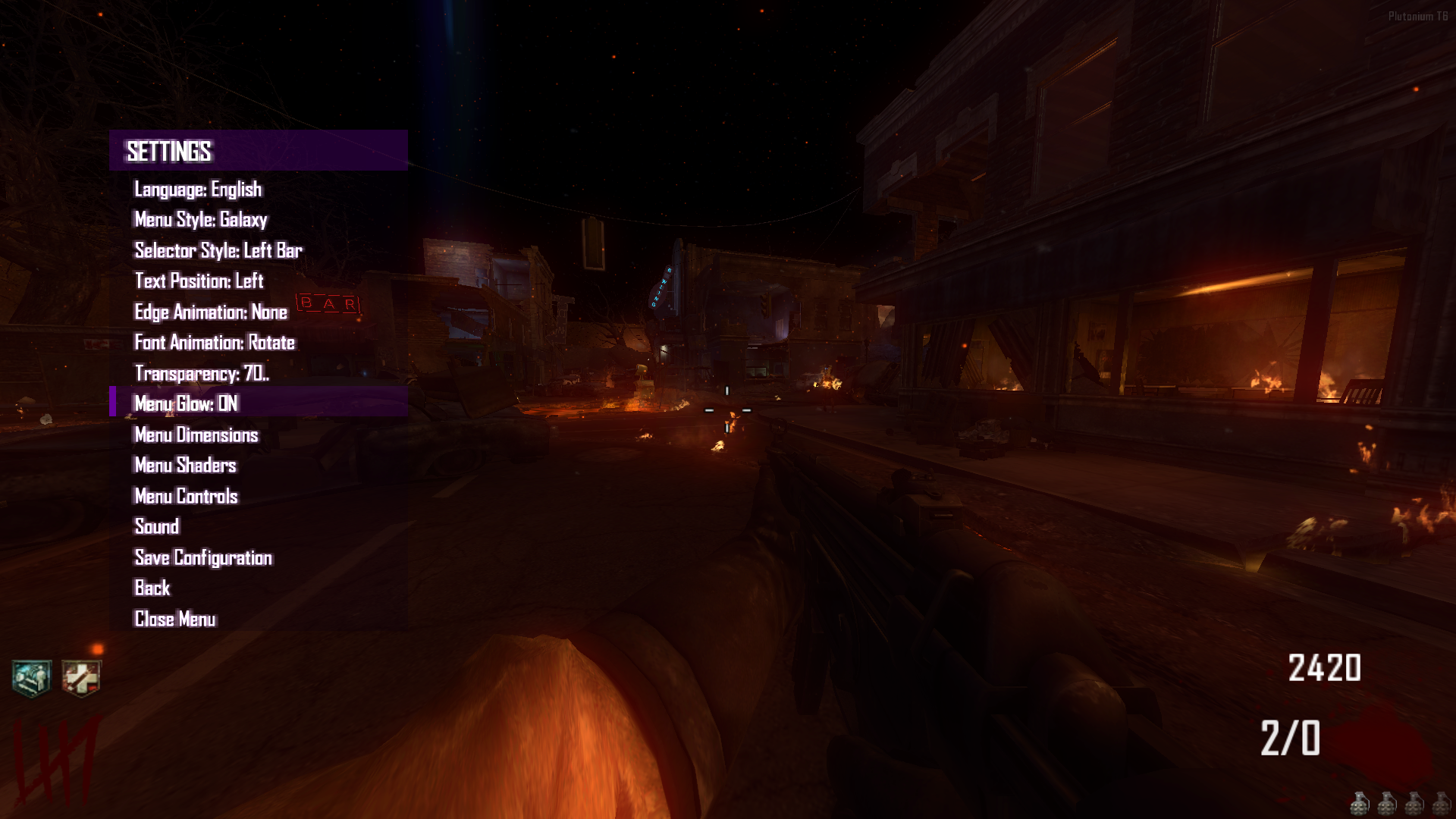Open the Selector Style: Left Bar option
The width and height of the screenshot is (1456, 819).
[x=218, y=250]
